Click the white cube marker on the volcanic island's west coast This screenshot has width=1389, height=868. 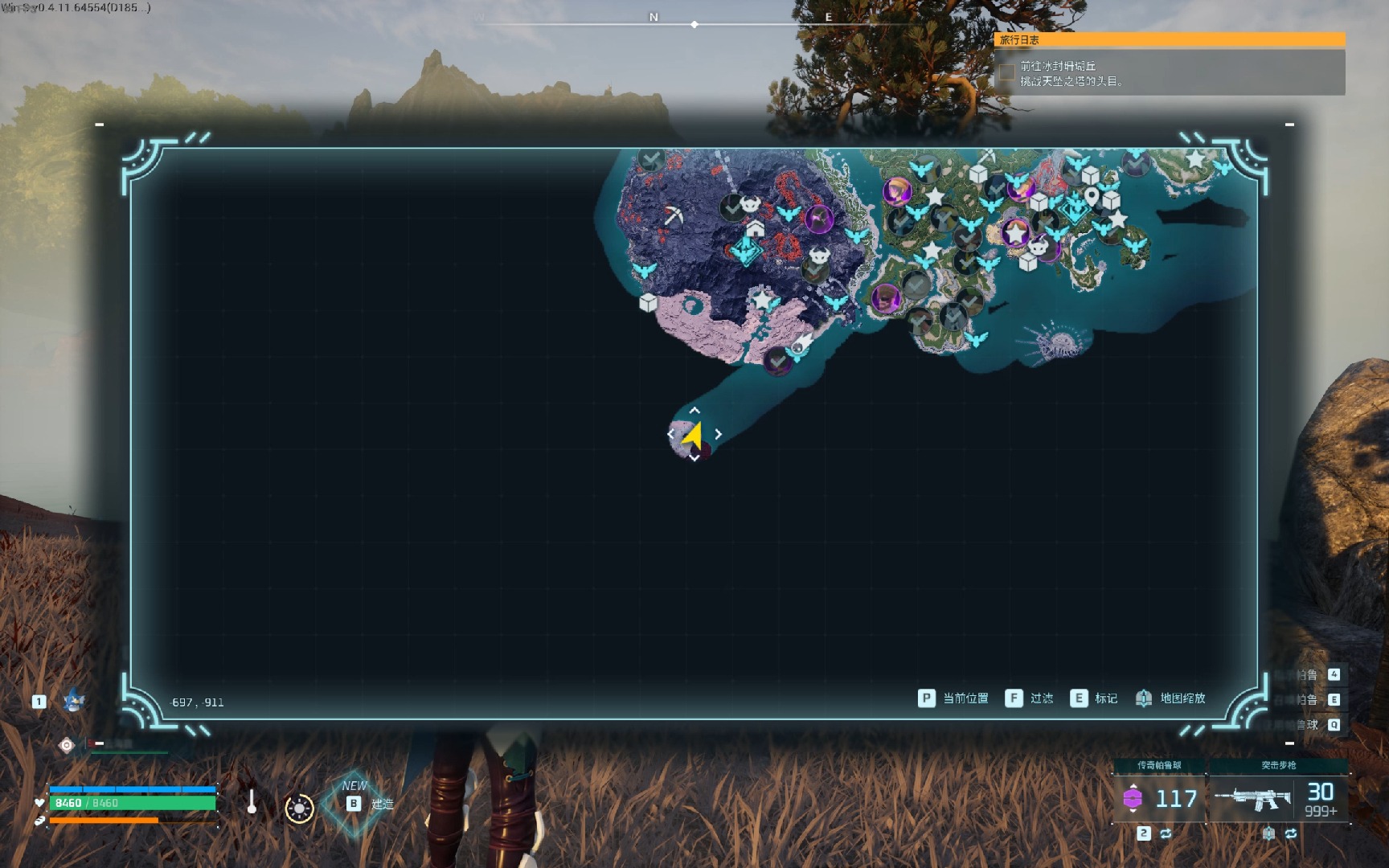pos(648,303)
